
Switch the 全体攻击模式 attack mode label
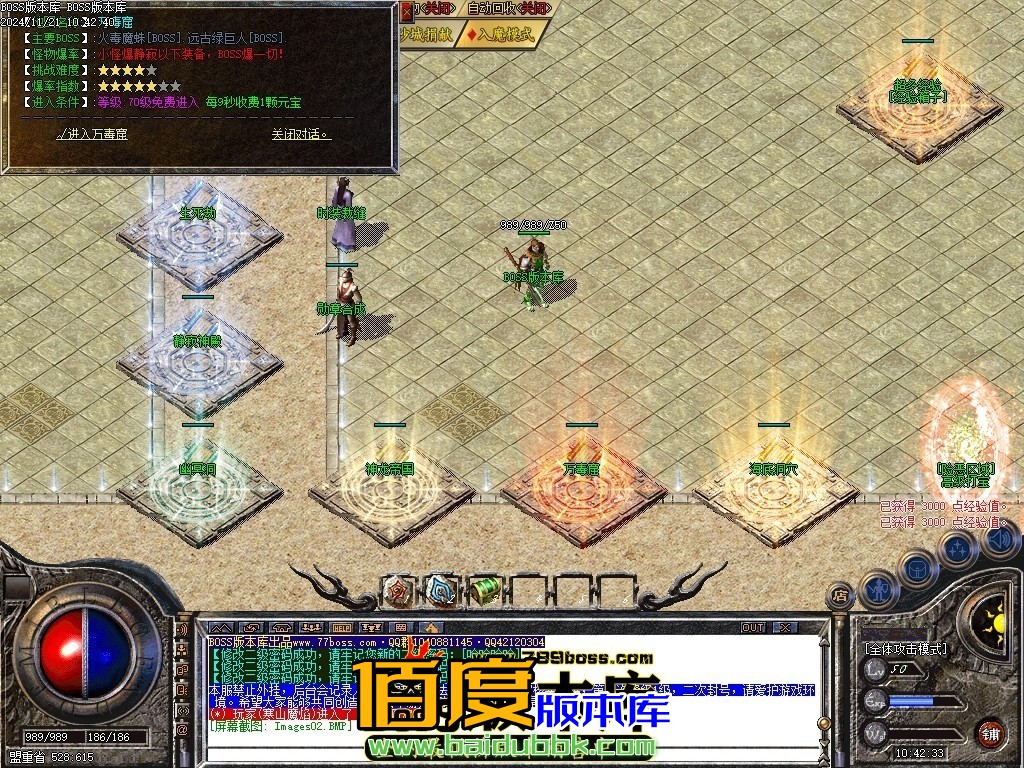coord(906,649)
